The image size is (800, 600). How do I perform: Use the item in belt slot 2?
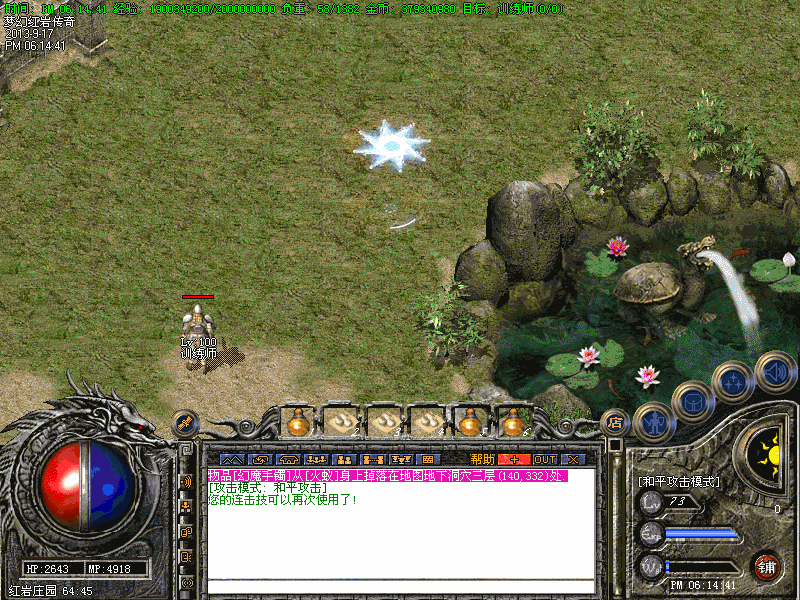click(x=341, y=423)
